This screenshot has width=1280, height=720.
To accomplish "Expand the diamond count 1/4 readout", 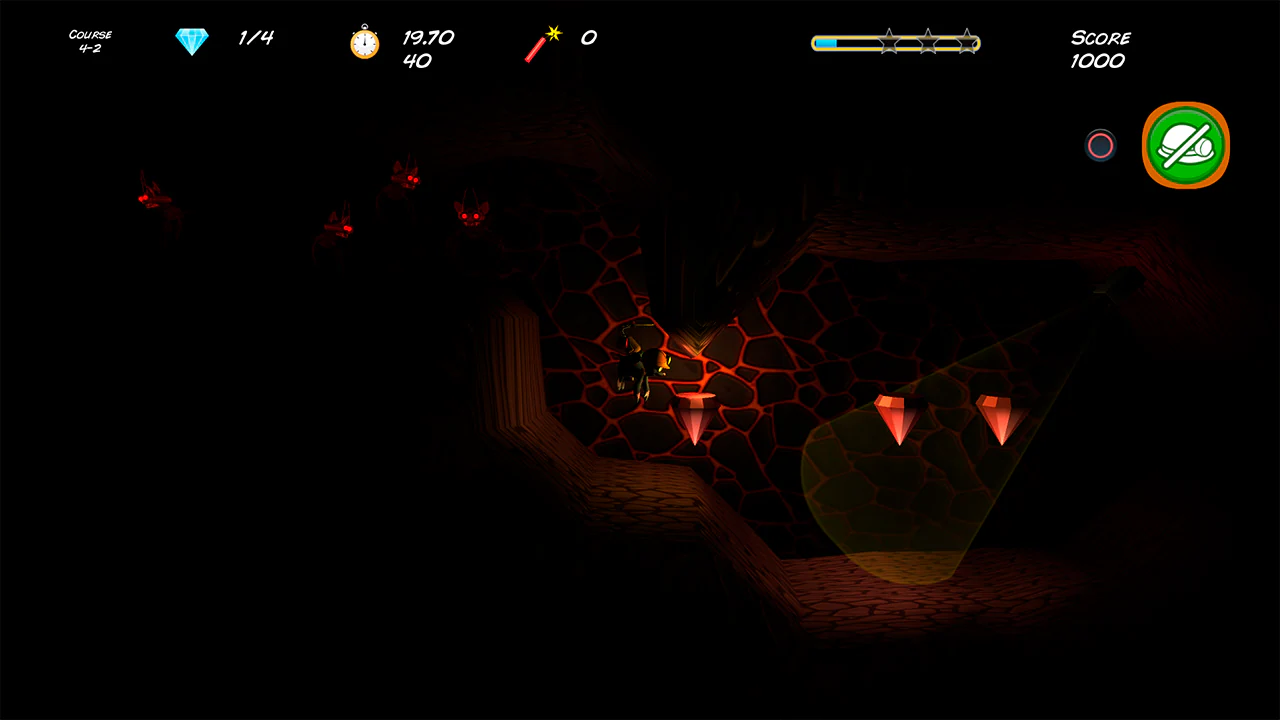I will click(255, 38).
